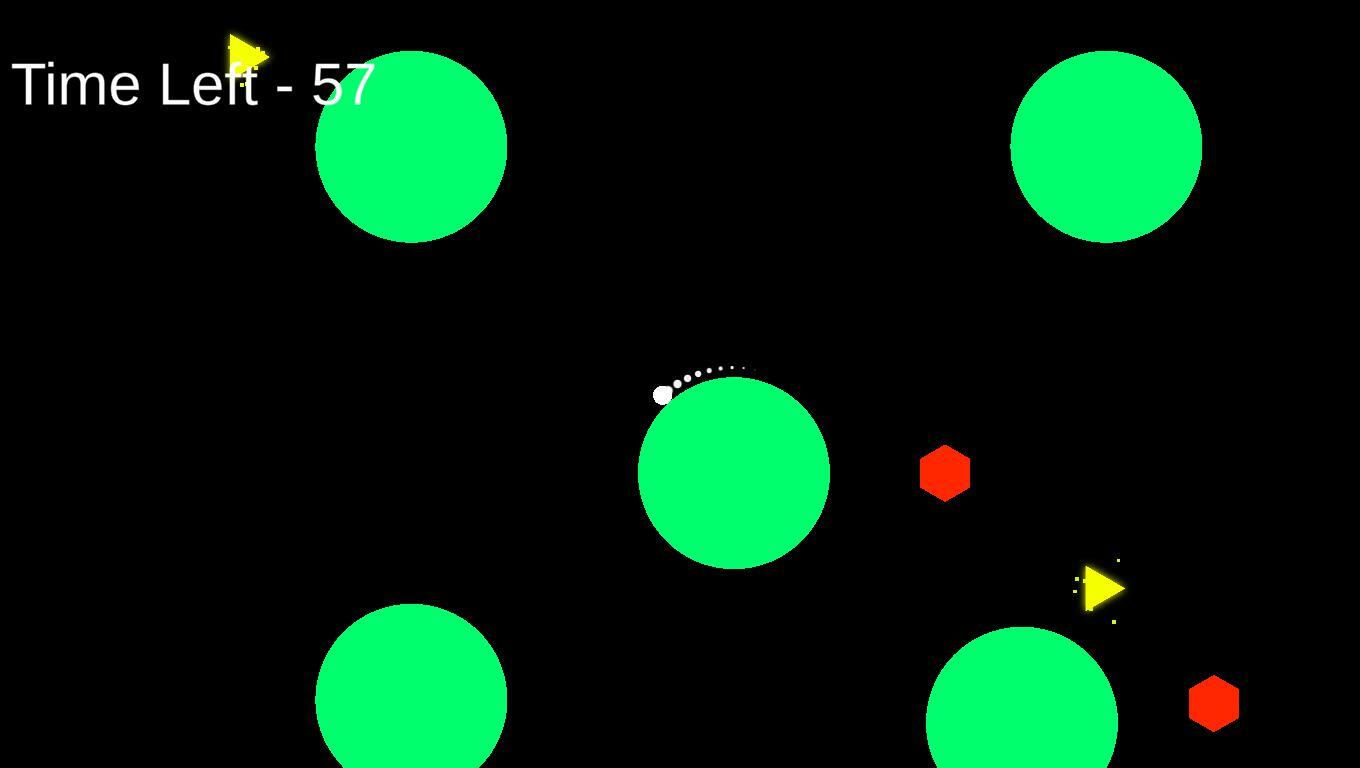
Task: Click the yellow triangle enemy near bottom right
Action: tap(1098, 588)
